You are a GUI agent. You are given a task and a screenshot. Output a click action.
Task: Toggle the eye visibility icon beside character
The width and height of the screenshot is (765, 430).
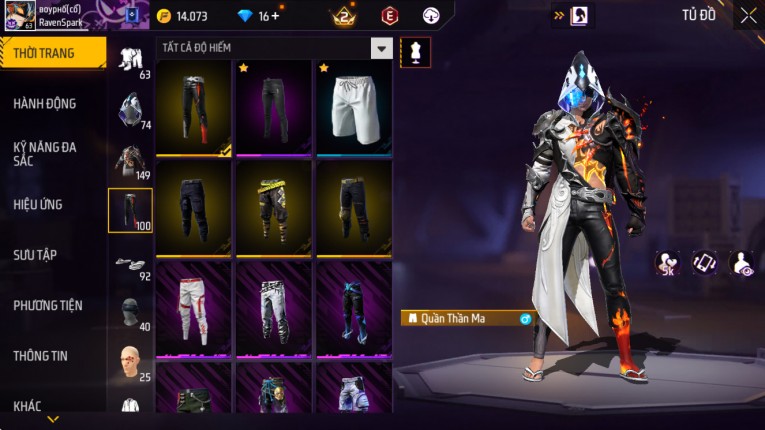click(x=742, y=263)
